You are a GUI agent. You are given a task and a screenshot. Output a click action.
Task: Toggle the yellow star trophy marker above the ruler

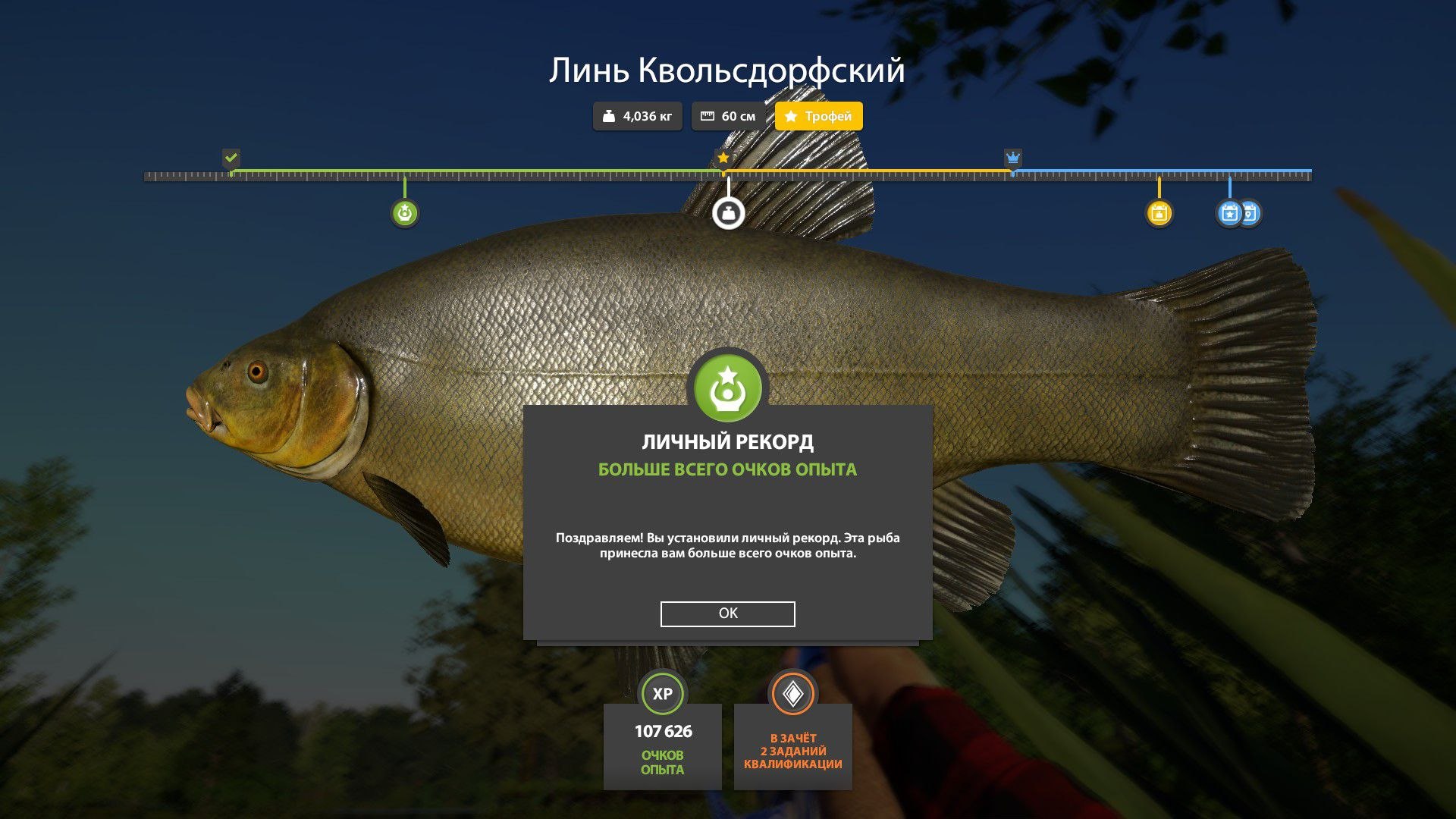point(723,157)
